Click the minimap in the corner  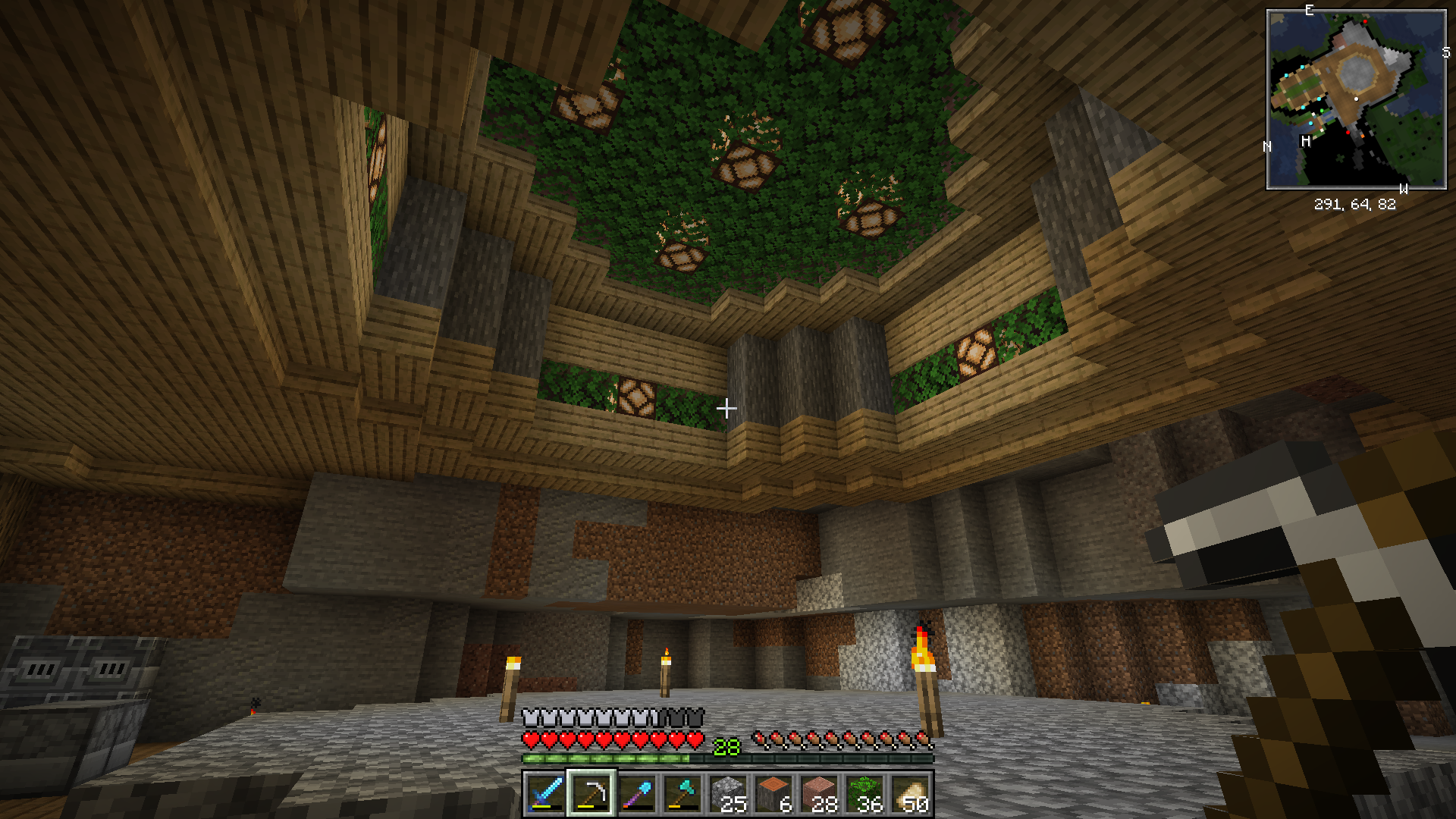pos(1356,99)
